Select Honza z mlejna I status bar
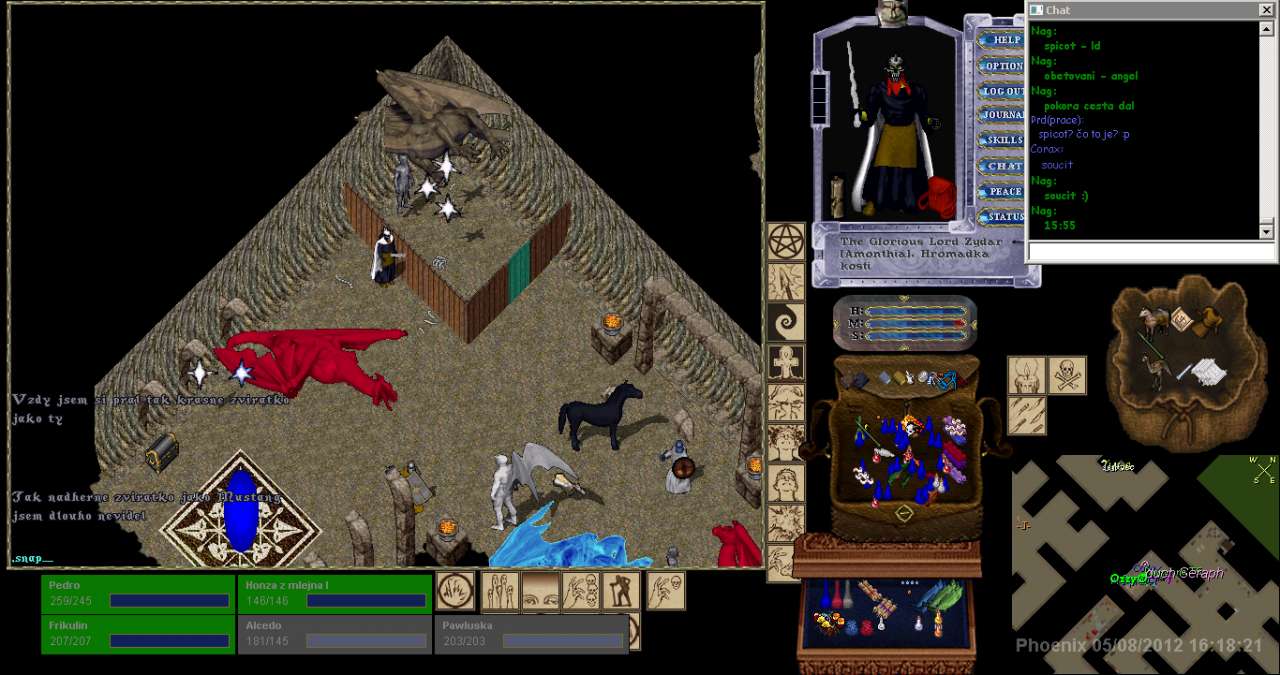The image size is (1280, 675). [335, 593]
